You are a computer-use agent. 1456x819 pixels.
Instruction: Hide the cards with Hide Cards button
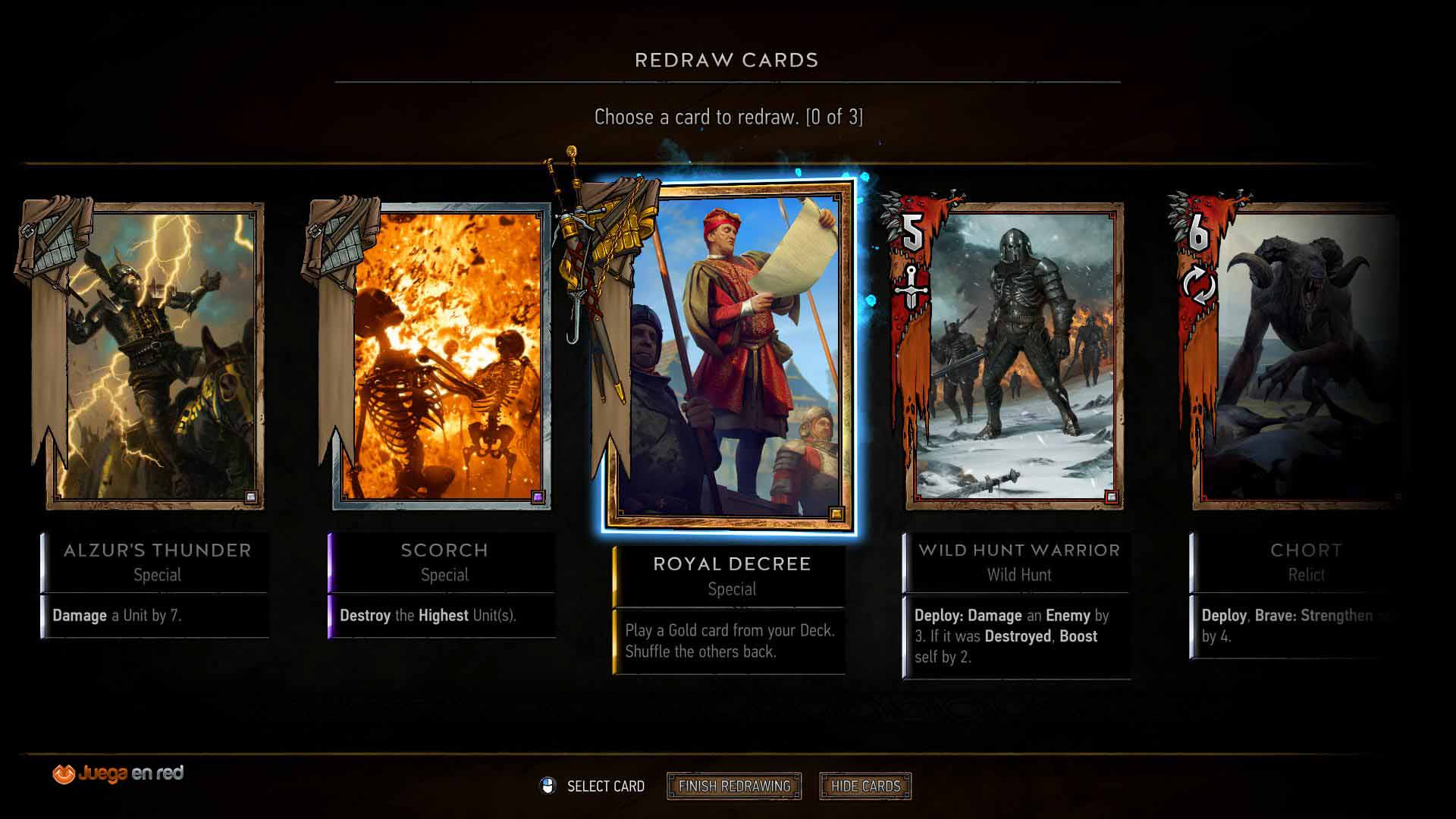click(865, 786)
